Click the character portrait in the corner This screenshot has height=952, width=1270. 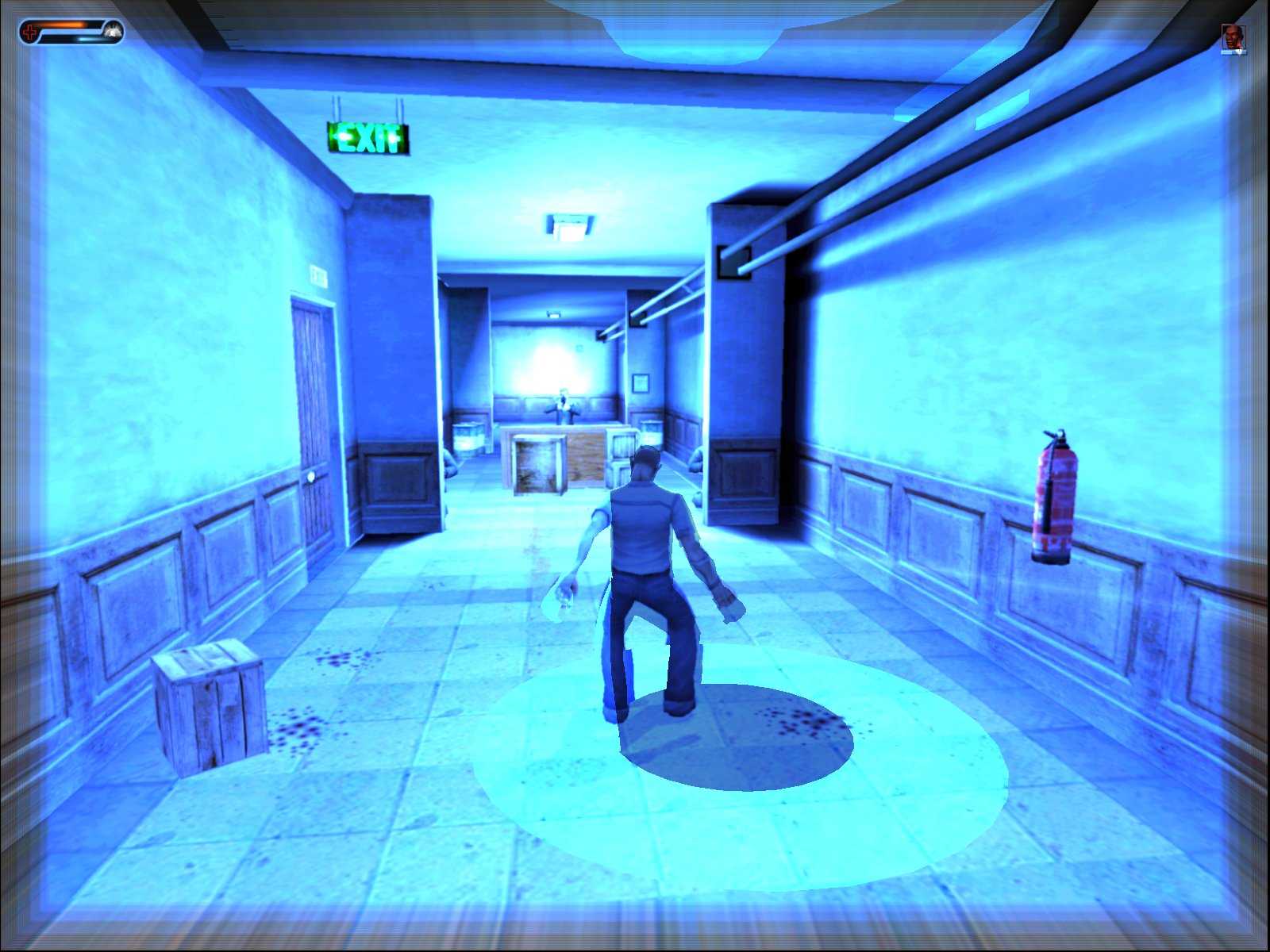(x=1233, y=36)
